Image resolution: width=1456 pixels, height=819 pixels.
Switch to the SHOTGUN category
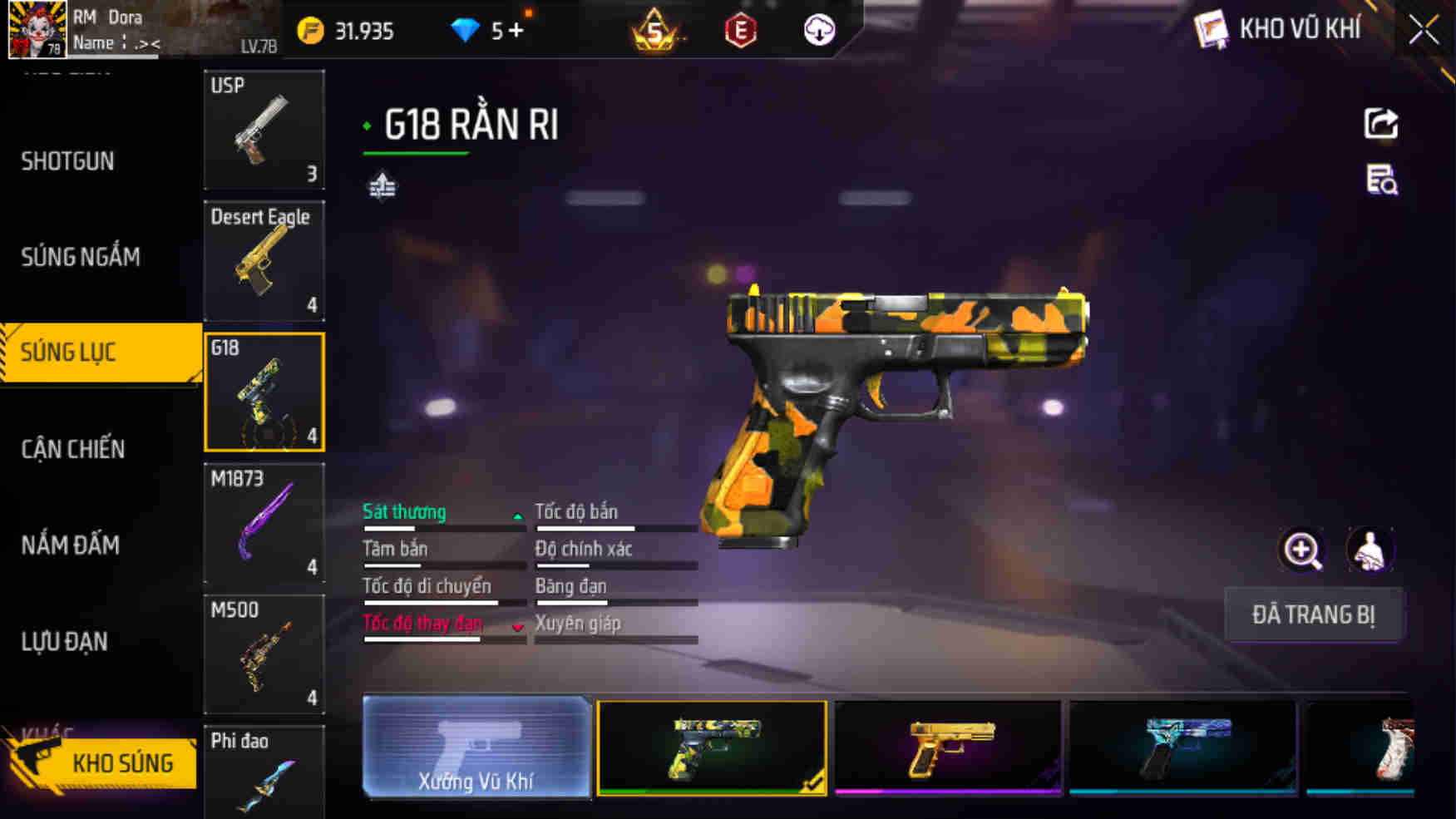68,160
